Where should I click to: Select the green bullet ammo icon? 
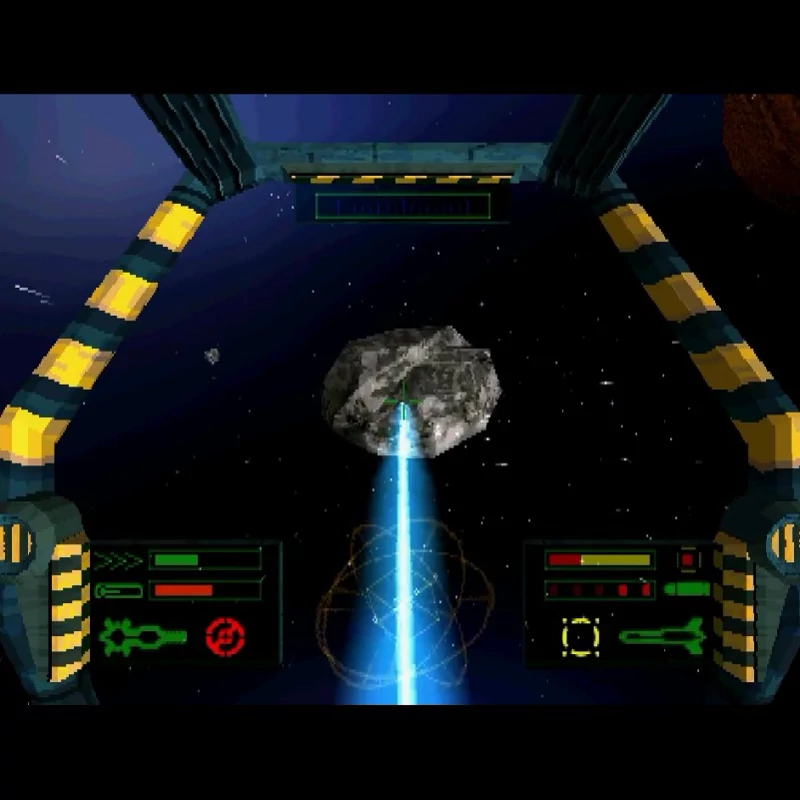pyautogui.click(x=687, y=588)
